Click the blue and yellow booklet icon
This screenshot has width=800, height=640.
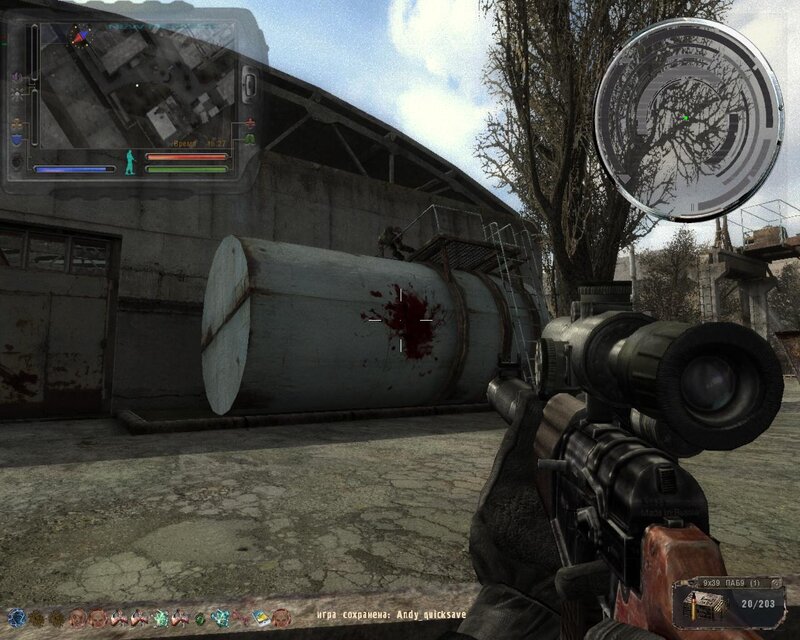[x=262, y=617]
